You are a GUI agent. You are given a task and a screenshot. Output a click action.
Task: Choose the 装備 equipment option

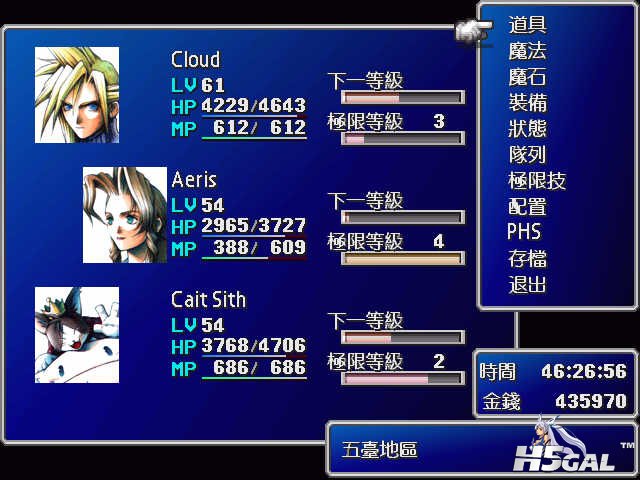click(x=527, y=103)
